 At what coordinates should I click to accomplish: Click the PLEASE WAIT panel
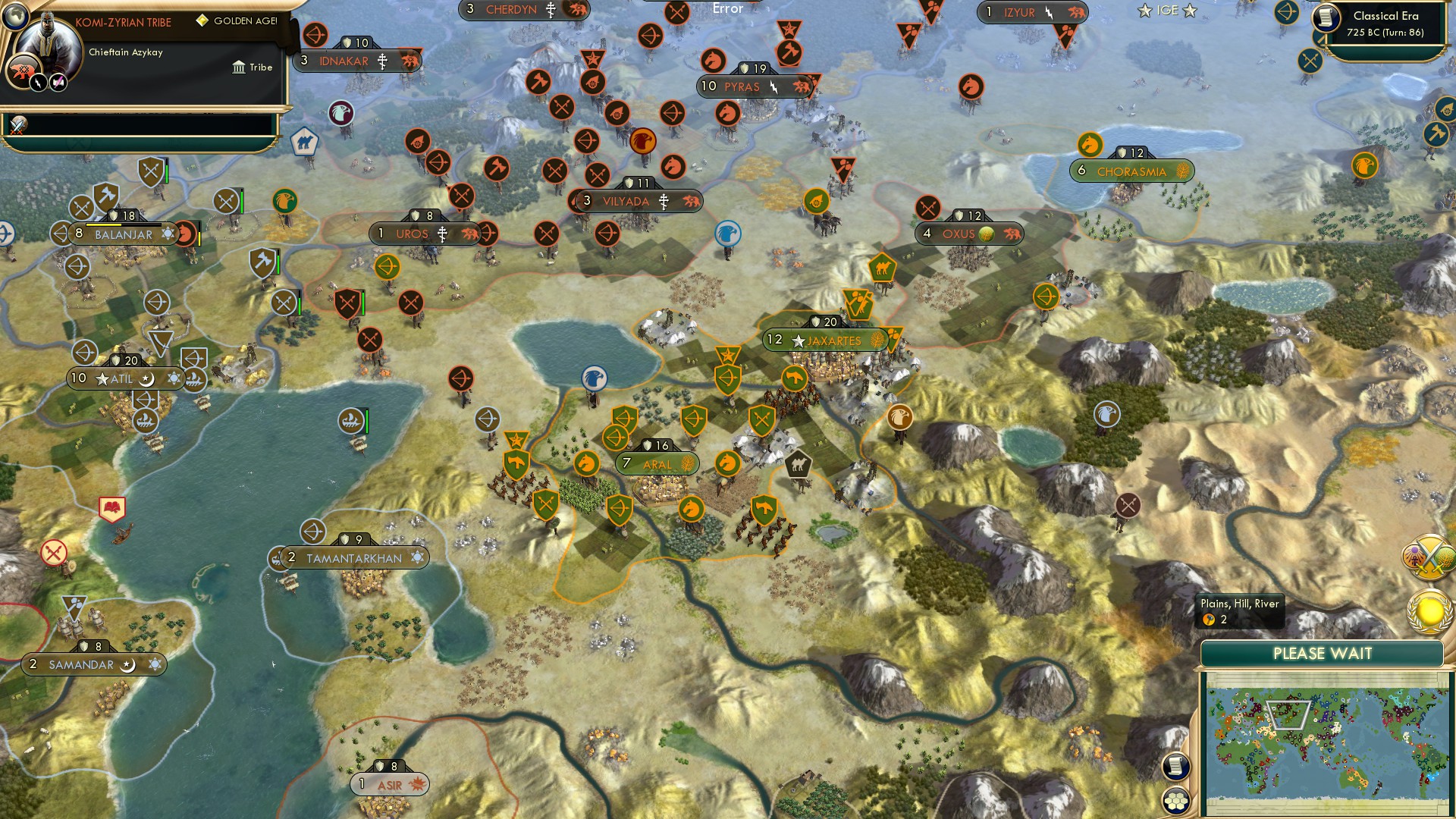coord(1323,652)
